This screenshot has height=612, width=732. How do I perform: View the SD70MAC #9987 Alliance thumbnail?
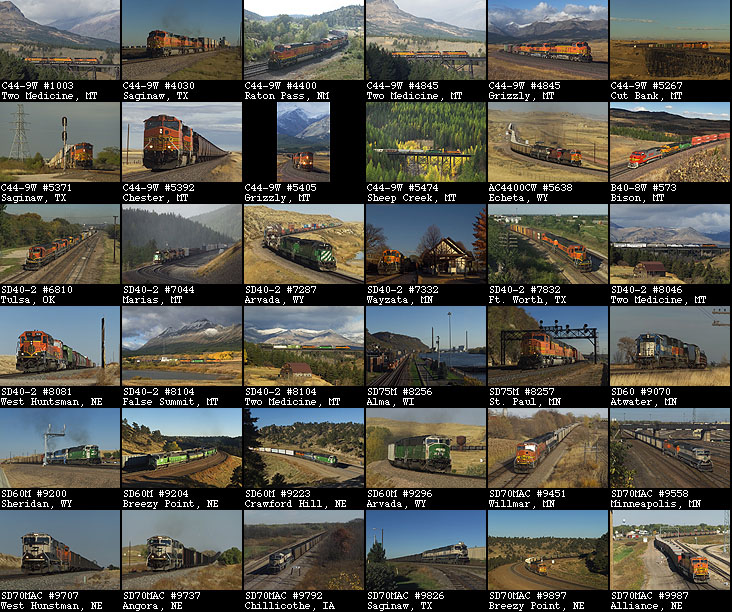pyautogui.click(x=669, y=550)
